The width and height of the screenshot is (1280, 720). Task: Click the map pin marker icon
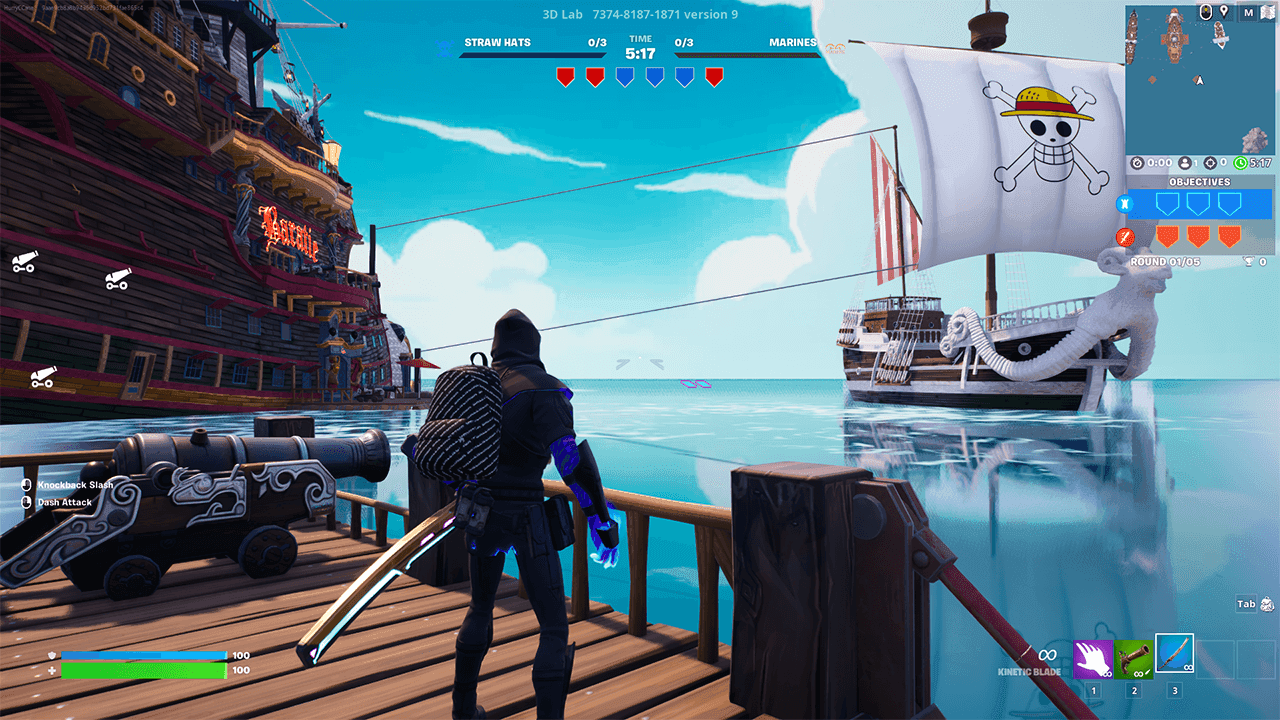[1222, 13]
